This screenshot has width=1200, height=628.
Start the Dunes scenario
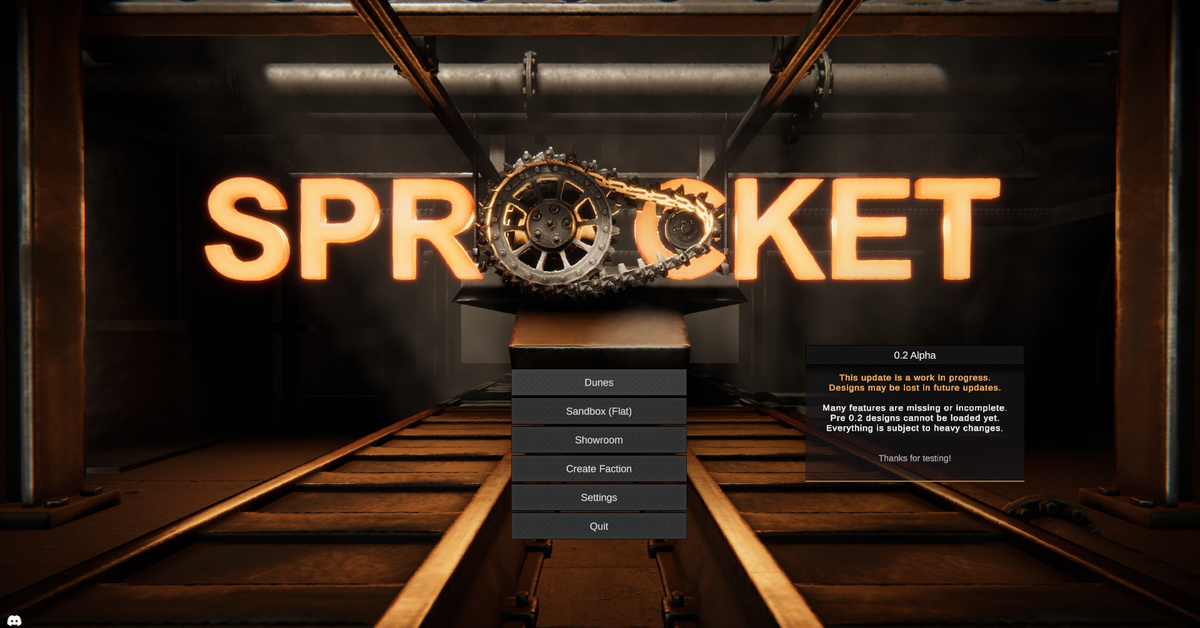pos(599,382)
